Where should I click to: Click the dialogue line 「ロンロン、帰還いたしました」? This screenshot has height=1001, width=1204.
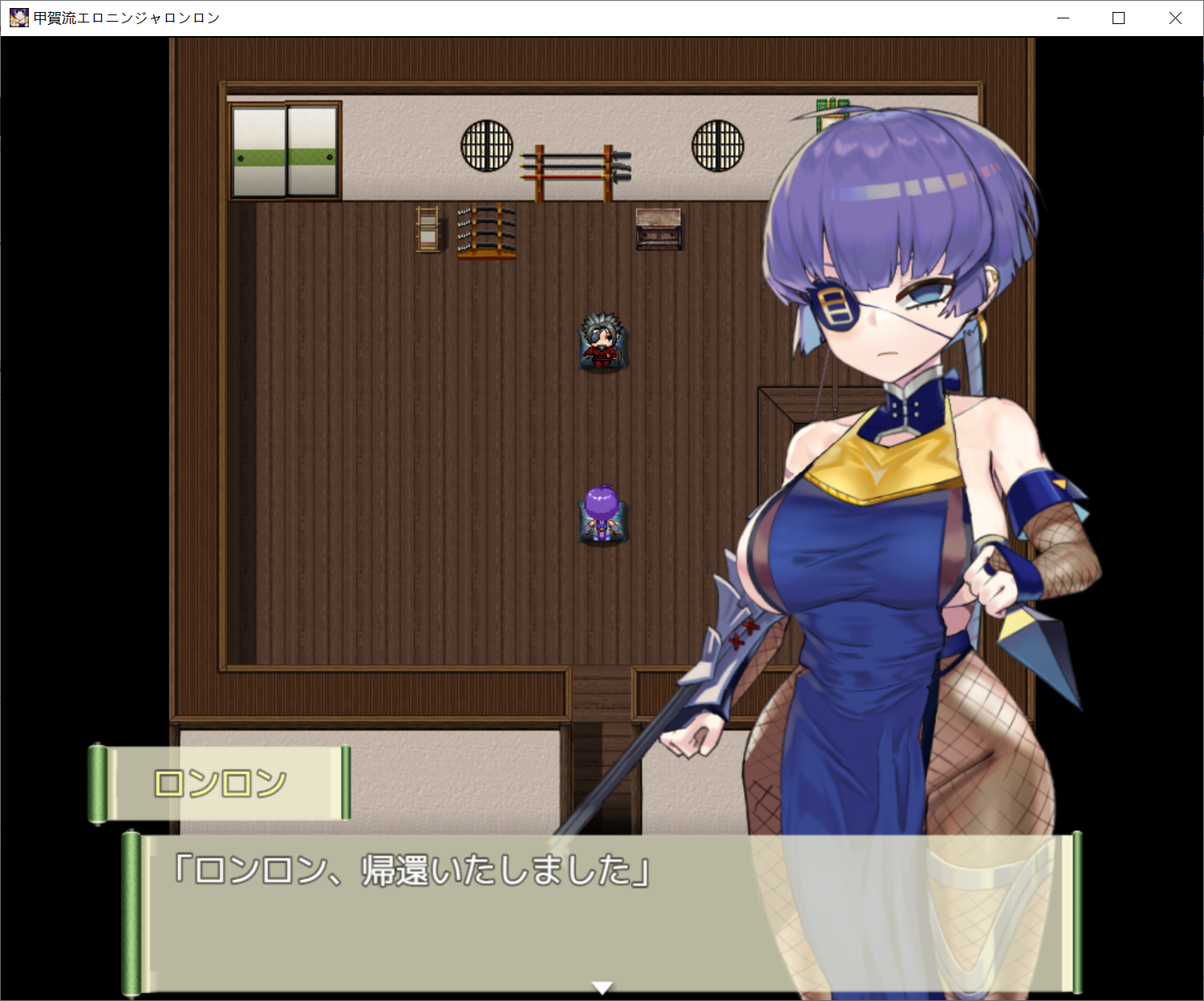click(409, 871)
